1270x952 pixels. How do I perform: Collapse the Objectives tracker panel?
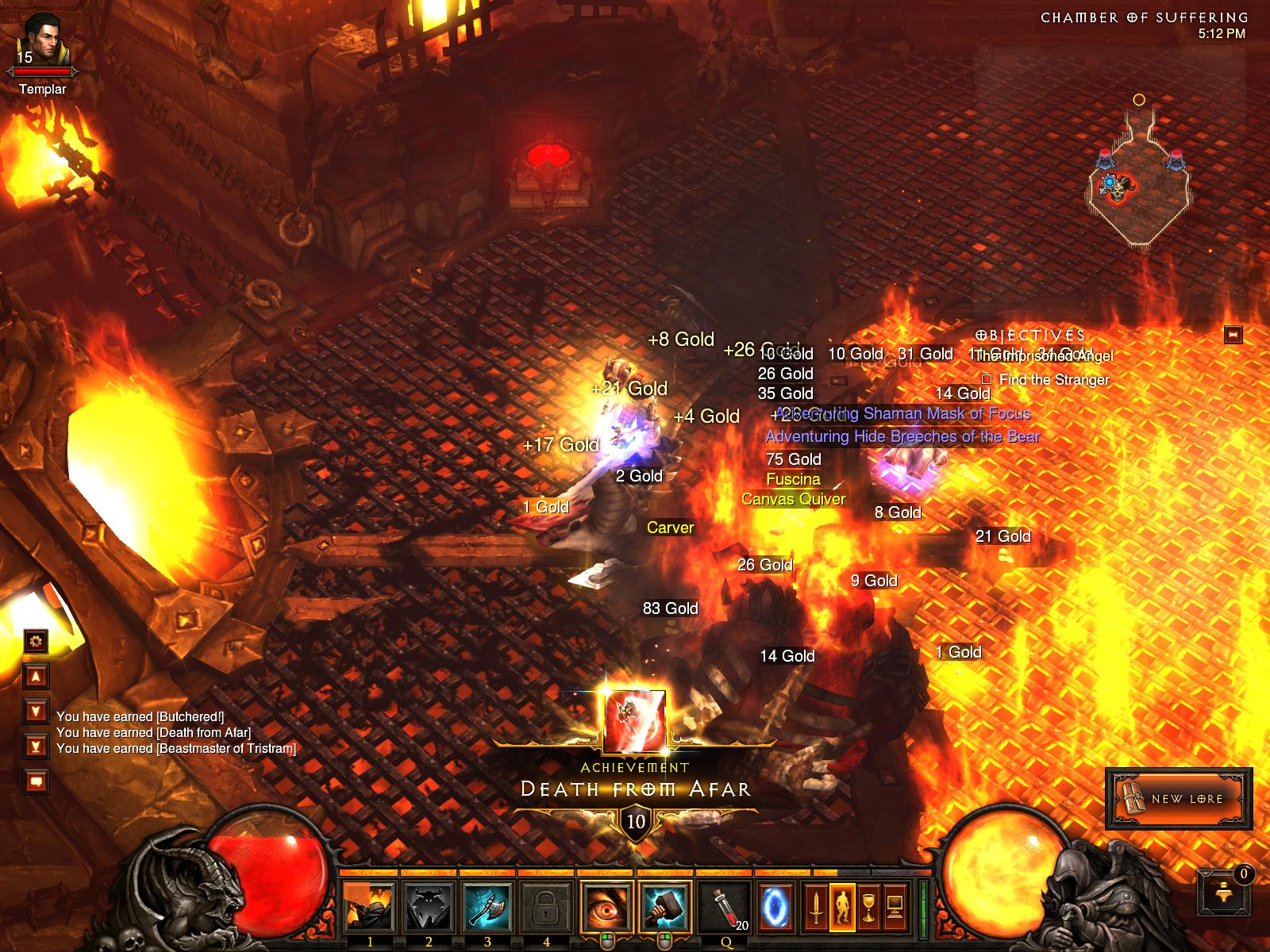[1233, 335]
